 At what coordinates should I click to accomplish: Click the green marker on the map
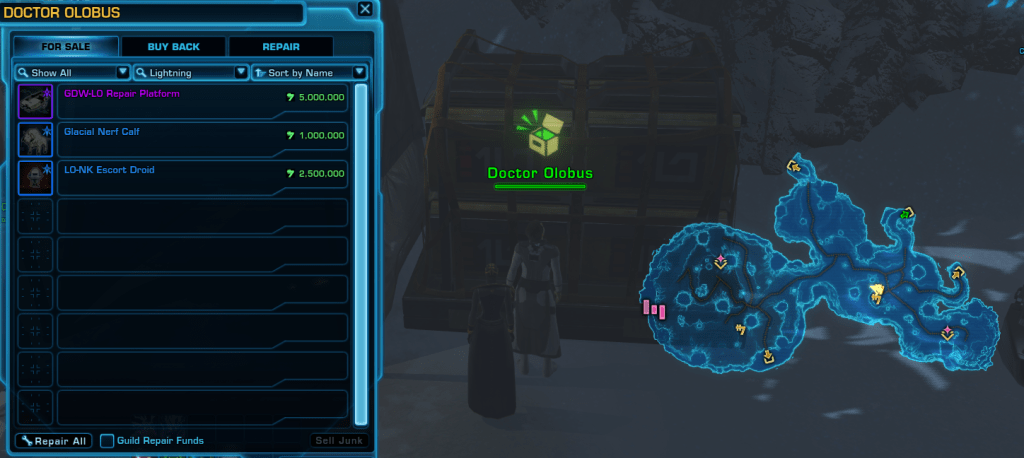point(906,213)
